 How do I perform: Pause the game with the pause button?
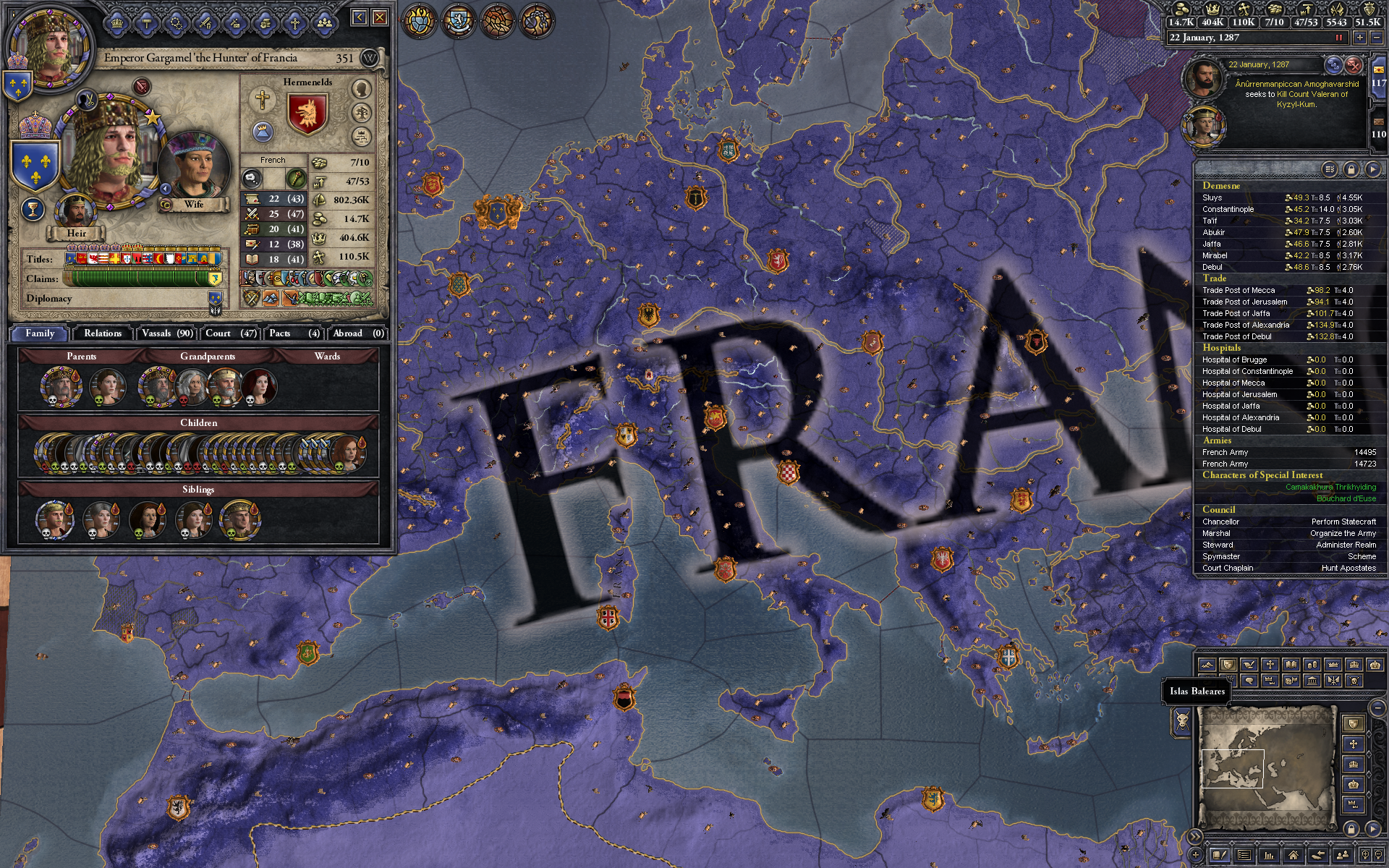click(1339, 38)
